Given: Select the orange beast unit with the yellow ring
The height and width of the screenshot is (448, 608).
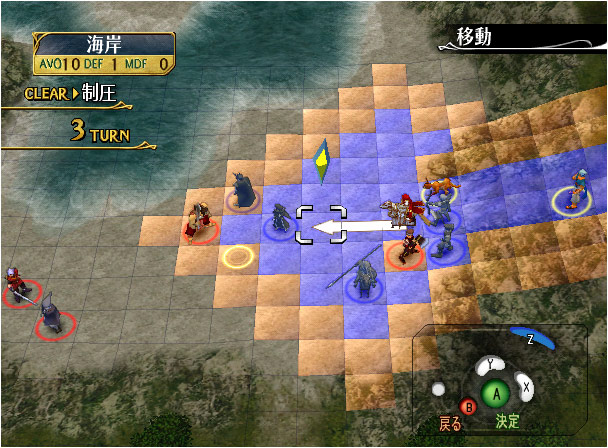Looking at the screenshot, I should tap(436, 186).
